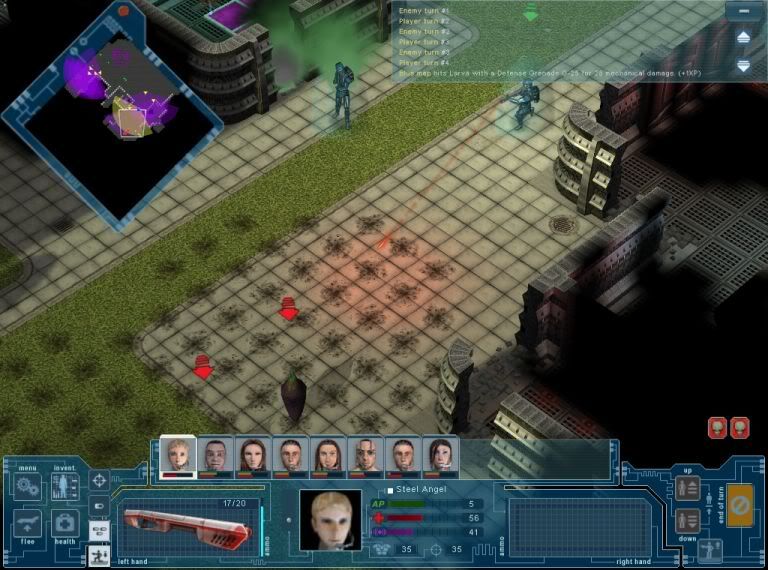Click Steel Angel's large character portrait

pyautogui.click(x=330, y=520)
